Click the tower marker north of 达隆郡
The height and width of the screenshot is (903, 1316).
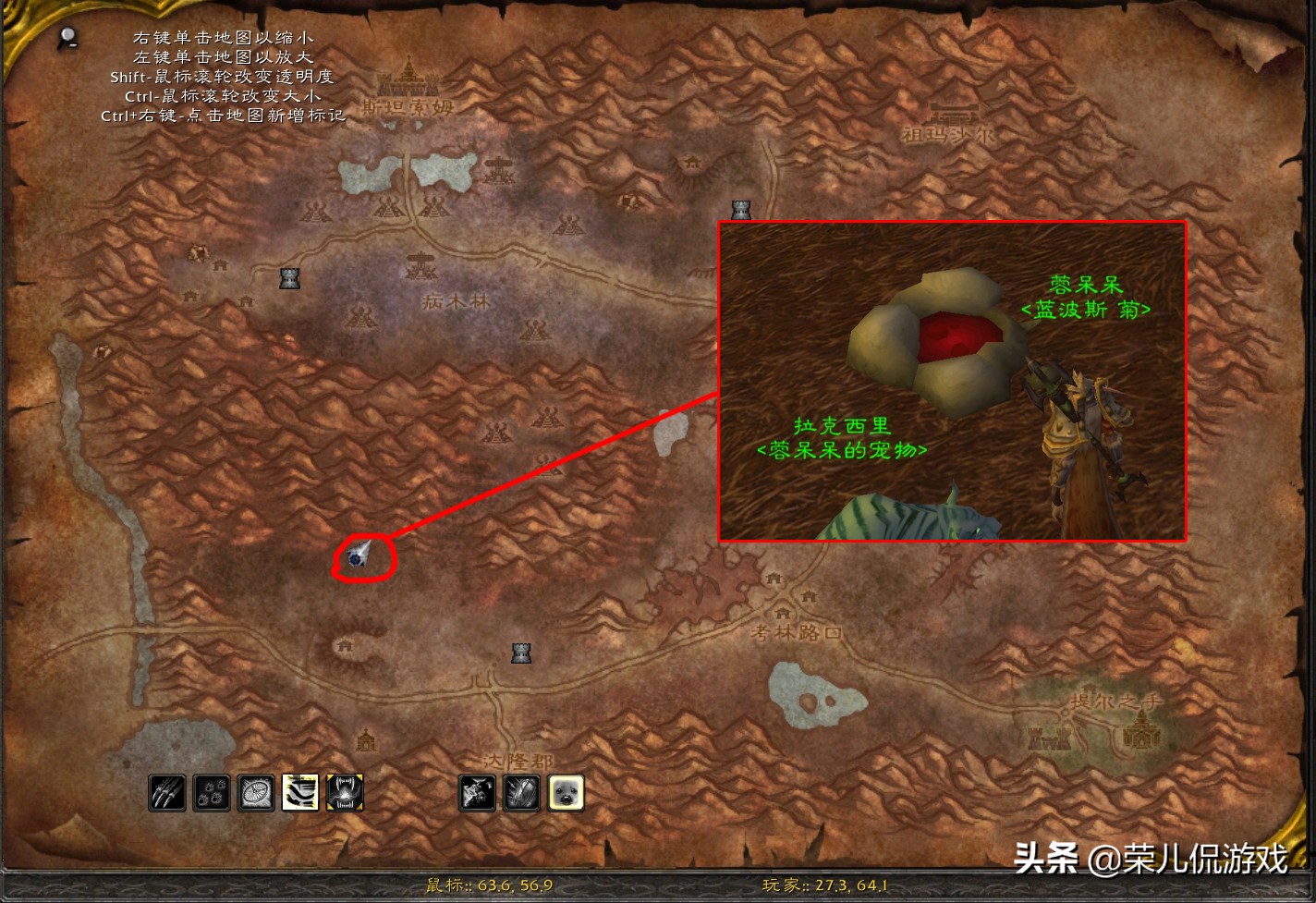pyautogui.click(x=521, y=653)
